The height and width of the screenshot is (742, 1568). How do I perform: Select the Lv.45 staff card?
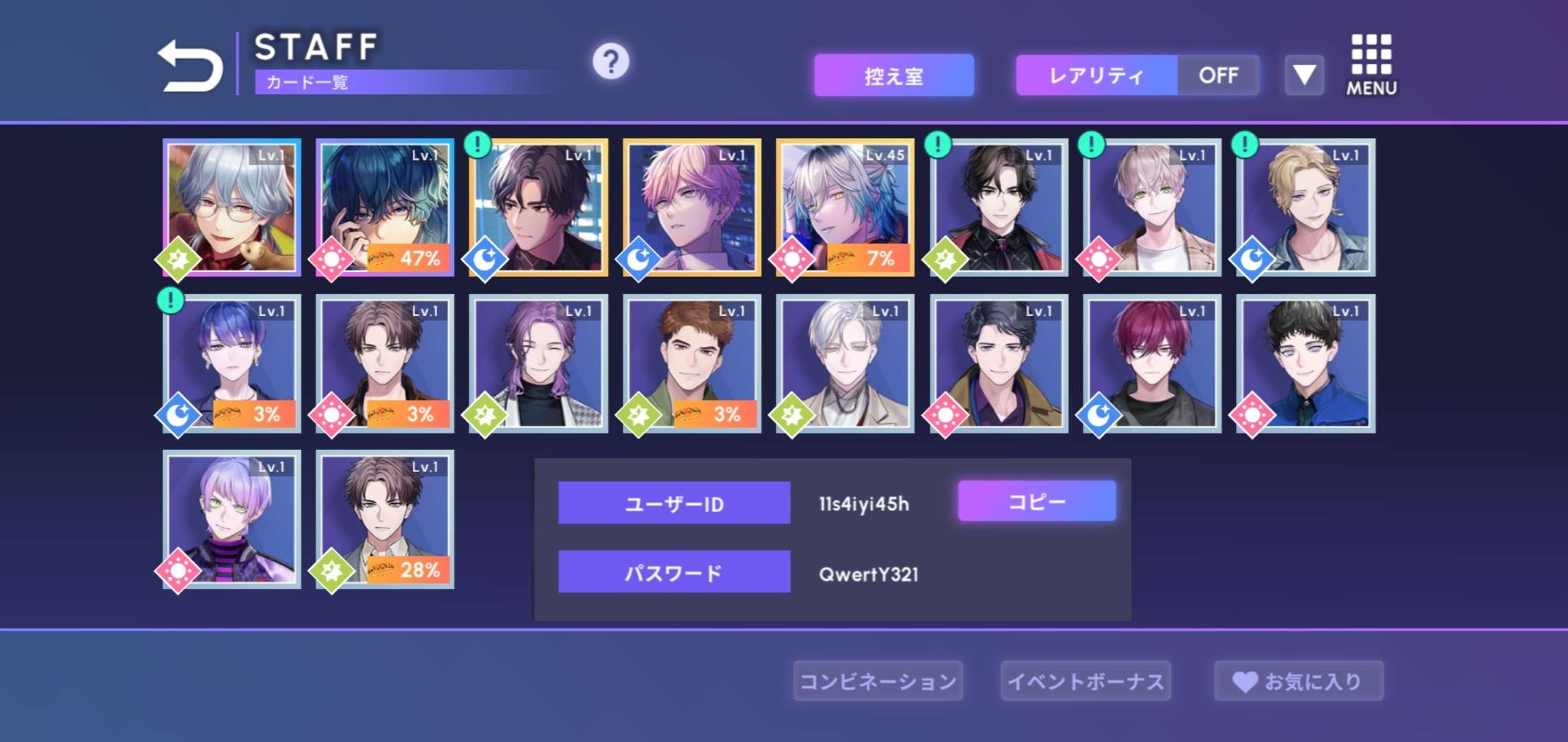pos(845,207)
